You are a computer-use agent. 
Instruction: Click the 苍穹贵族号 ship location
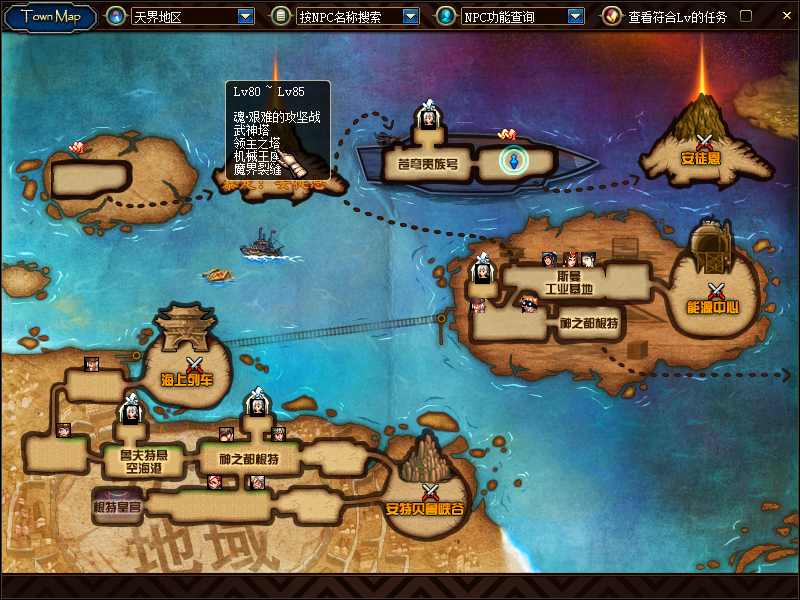pyautogui.click(x=420, y=164)
